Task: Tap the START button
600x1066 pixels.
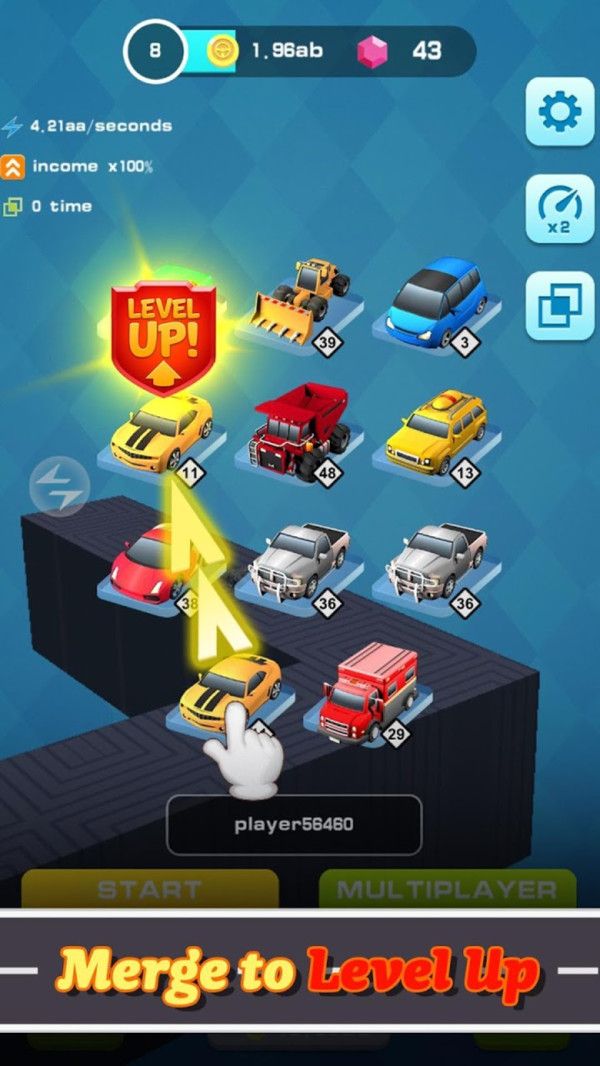Action: tap(150, 889)
